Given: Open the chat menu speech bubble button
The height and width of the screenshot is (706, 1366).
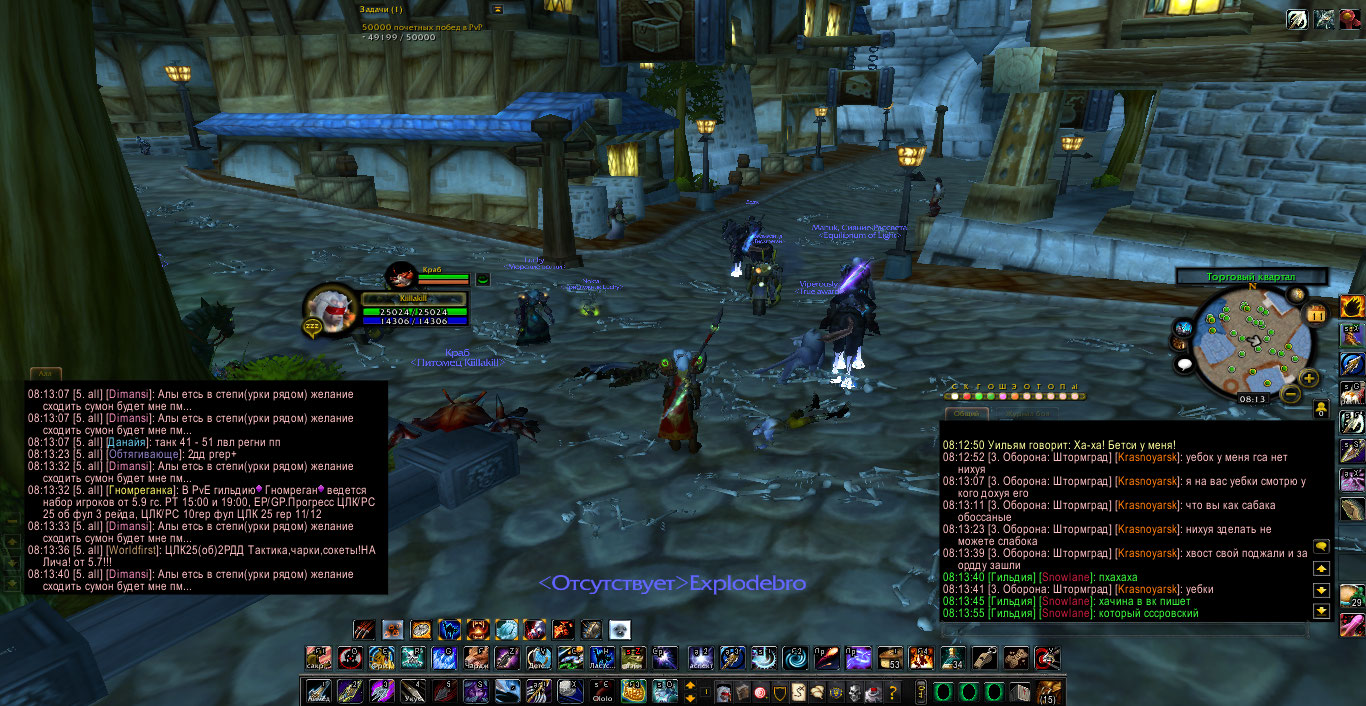Looking at the screenshot, I should (x=1321, y=547).
